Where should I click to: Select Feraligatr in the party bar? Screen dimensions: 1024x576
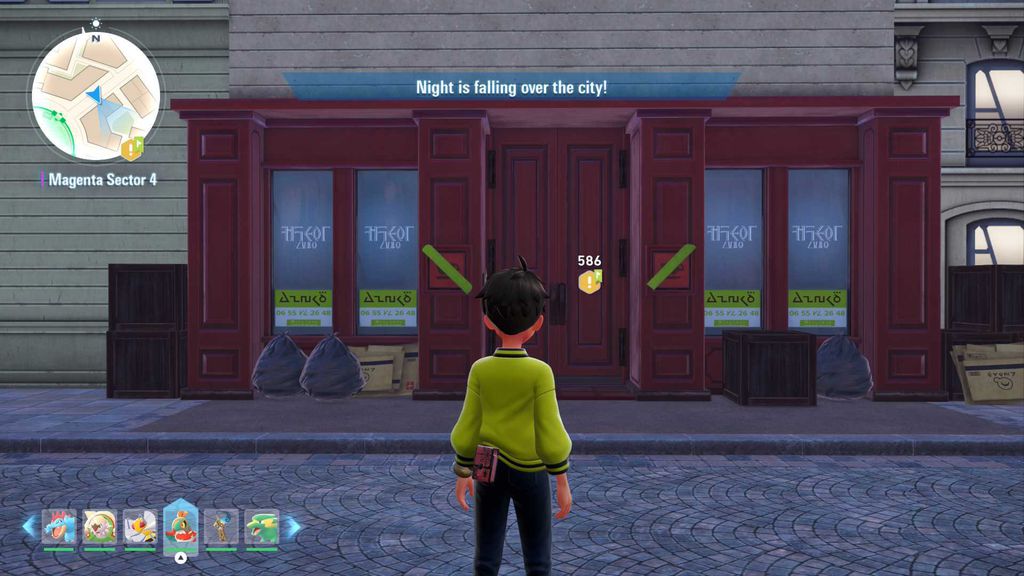pos(59,526)
